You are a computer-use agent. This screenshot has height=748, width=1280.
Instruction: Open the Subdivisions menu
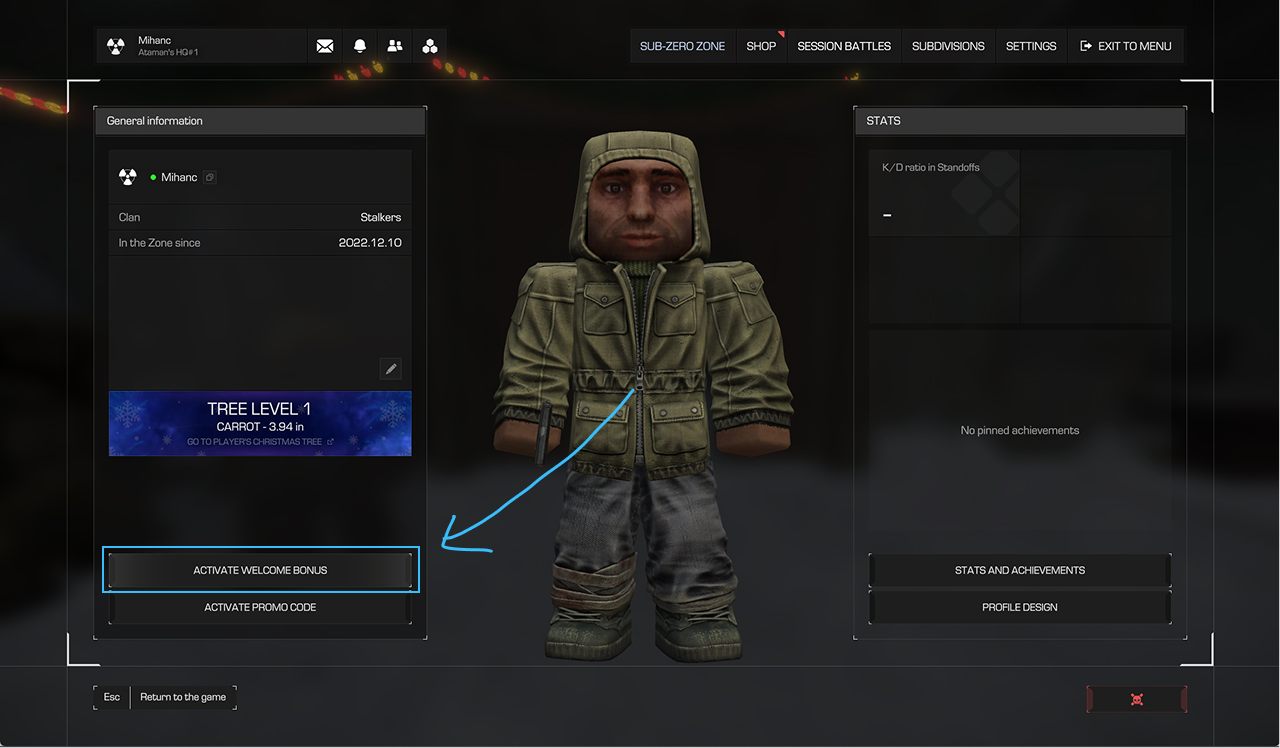pyautogui.click(x=948, y=46)
